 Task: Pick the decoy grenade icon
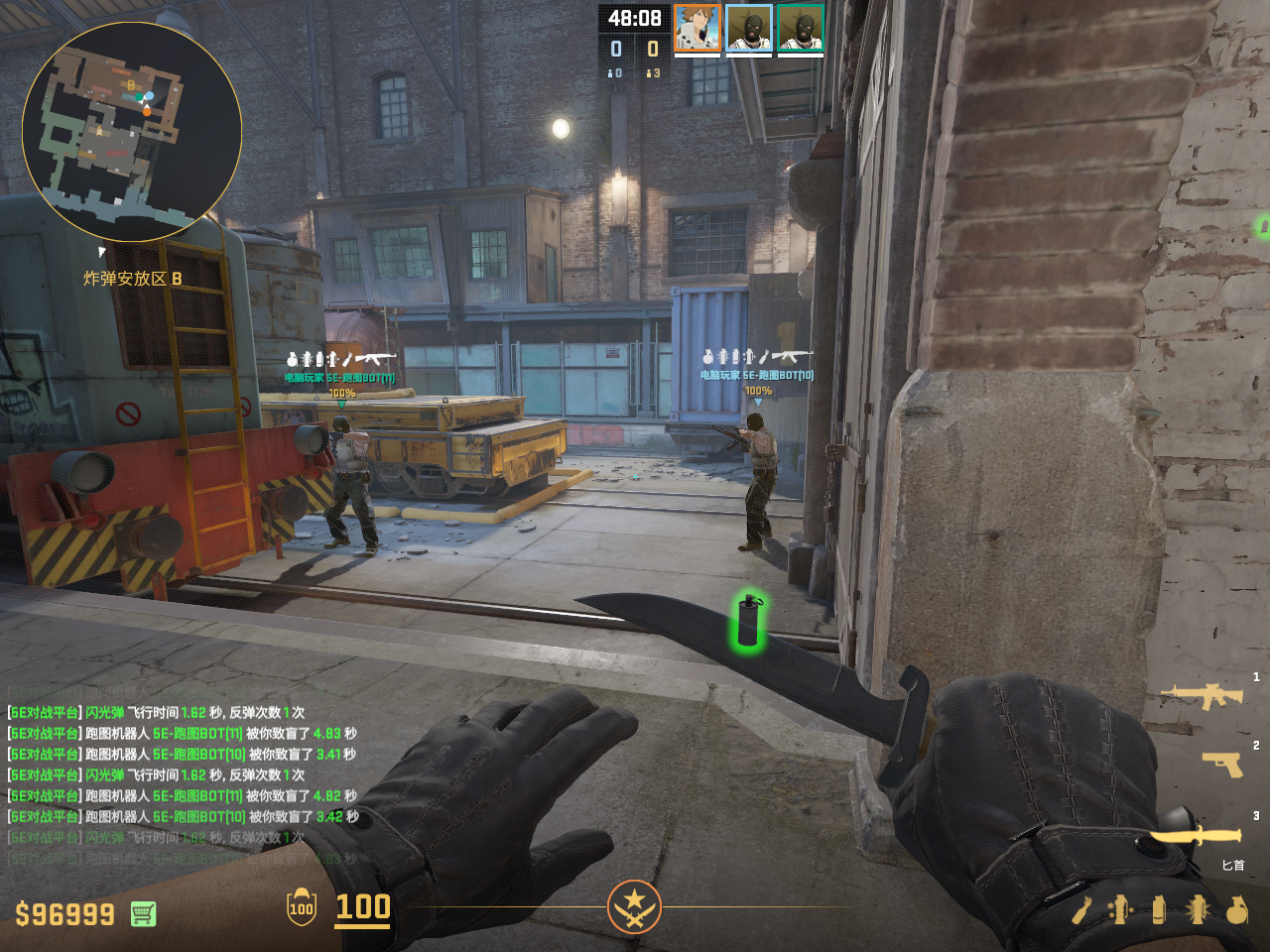click(x=1121, y=909)
